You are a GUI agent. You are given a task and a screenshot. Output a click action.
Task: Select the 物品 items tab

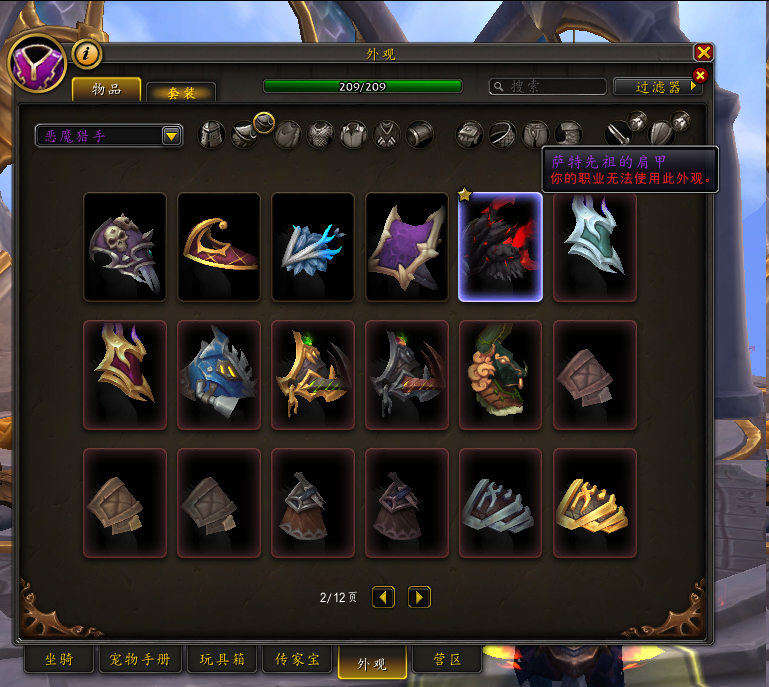point(106,90)
